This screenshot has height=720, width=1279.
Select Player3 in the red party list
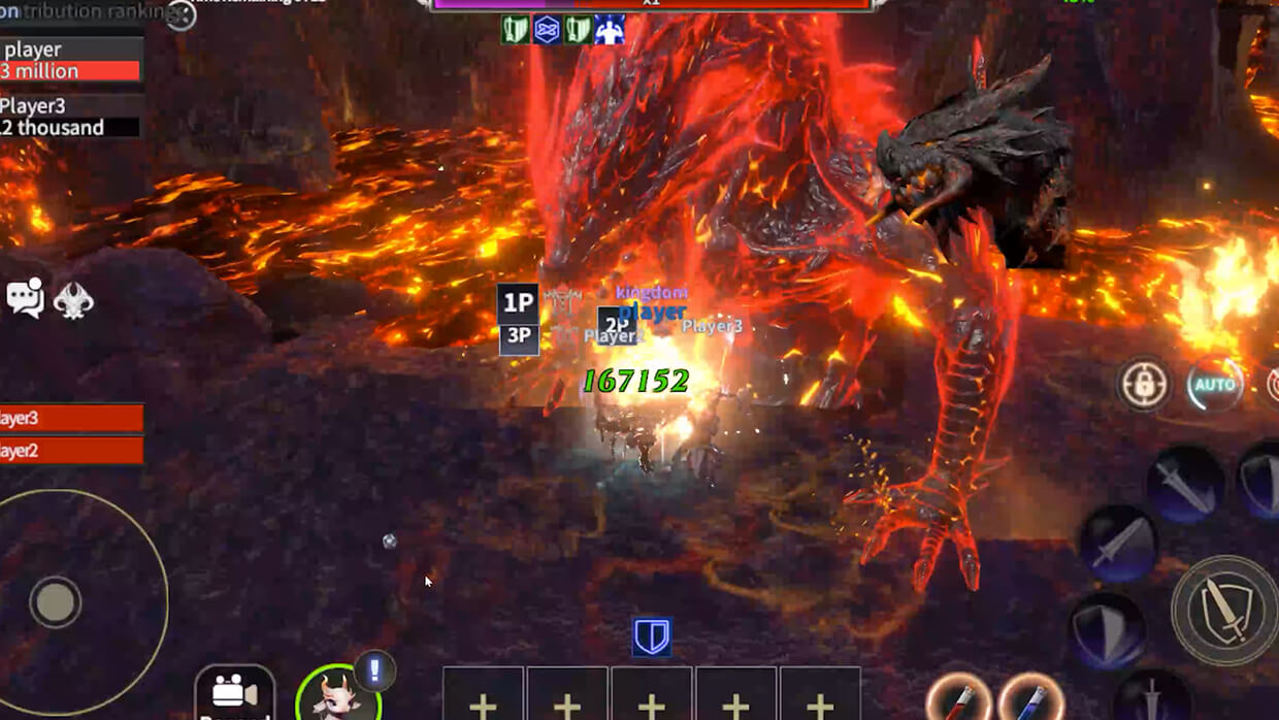click(x=70, y=418)
